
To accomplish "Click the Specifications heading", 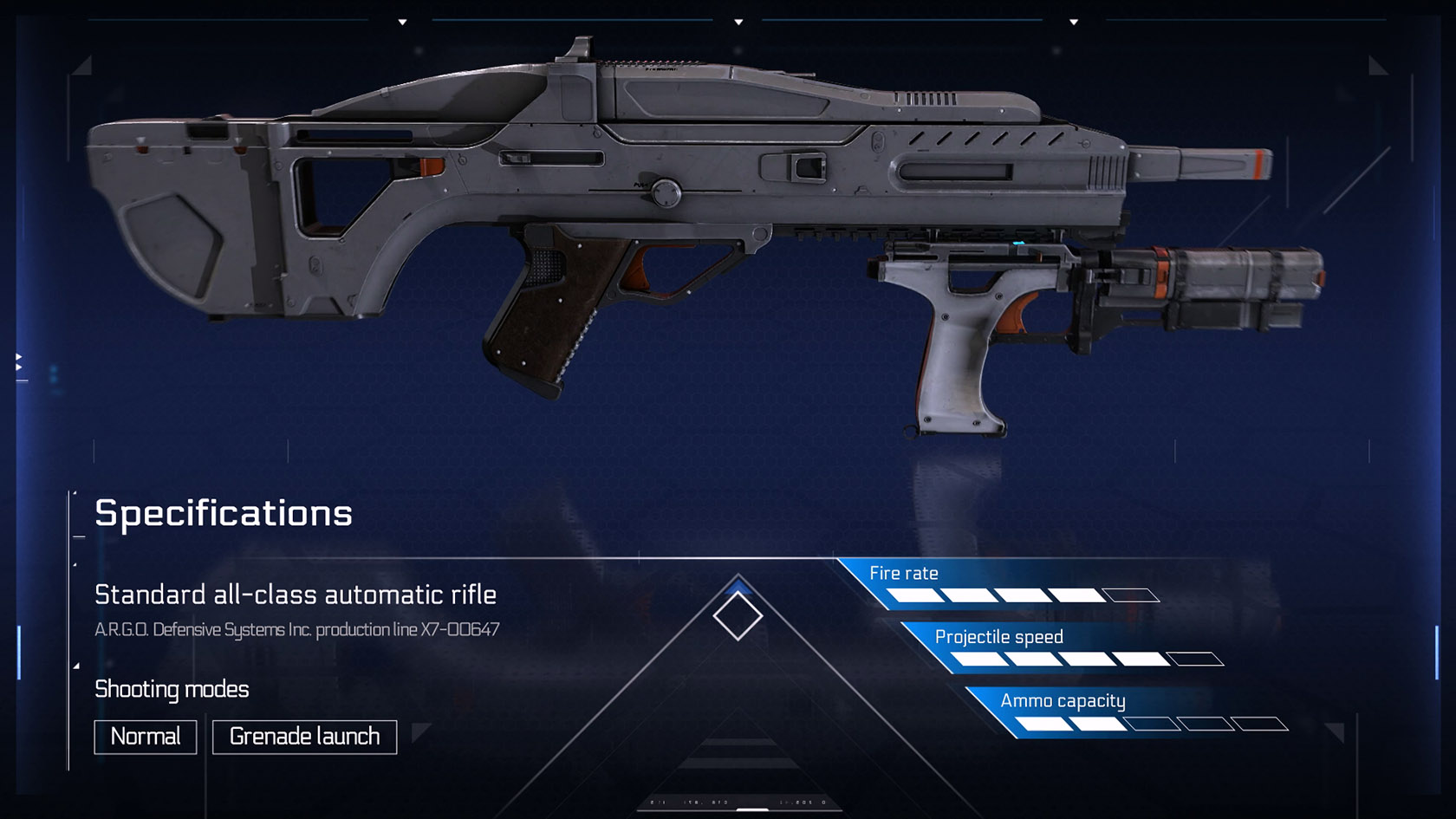I will (223, 513).
